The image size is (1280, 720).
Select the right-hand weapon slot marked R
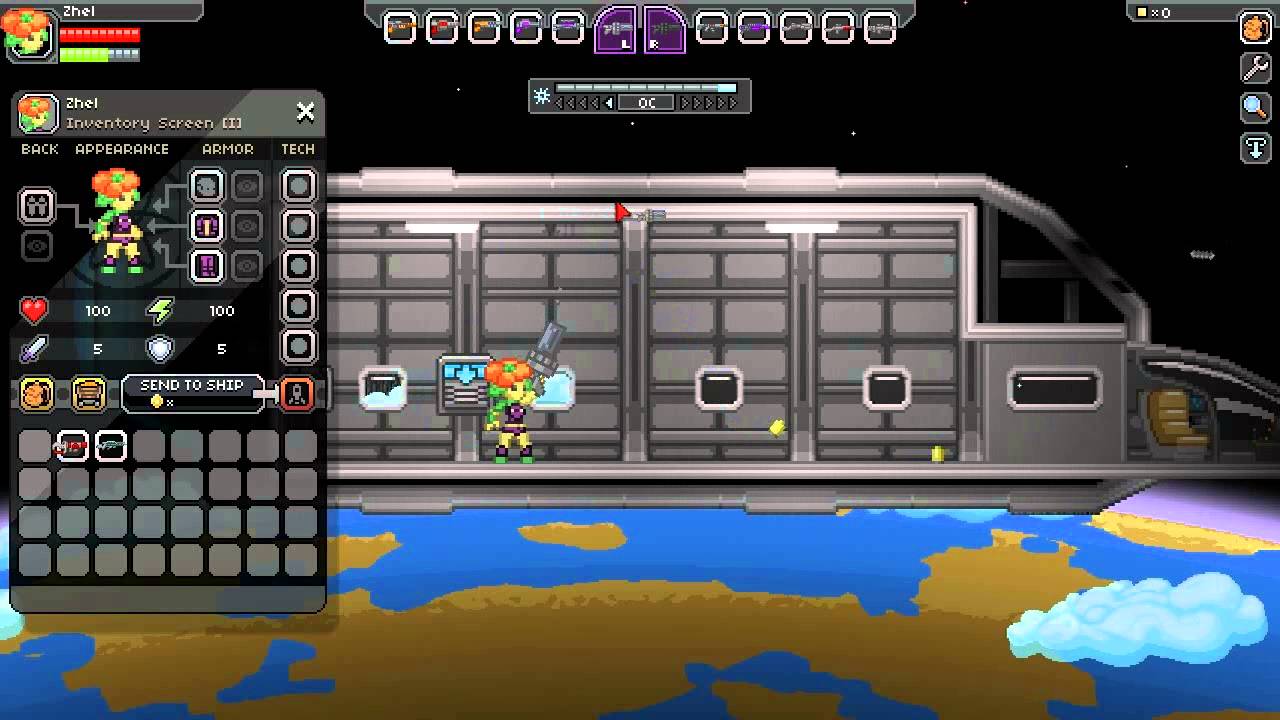click(664, 29)
